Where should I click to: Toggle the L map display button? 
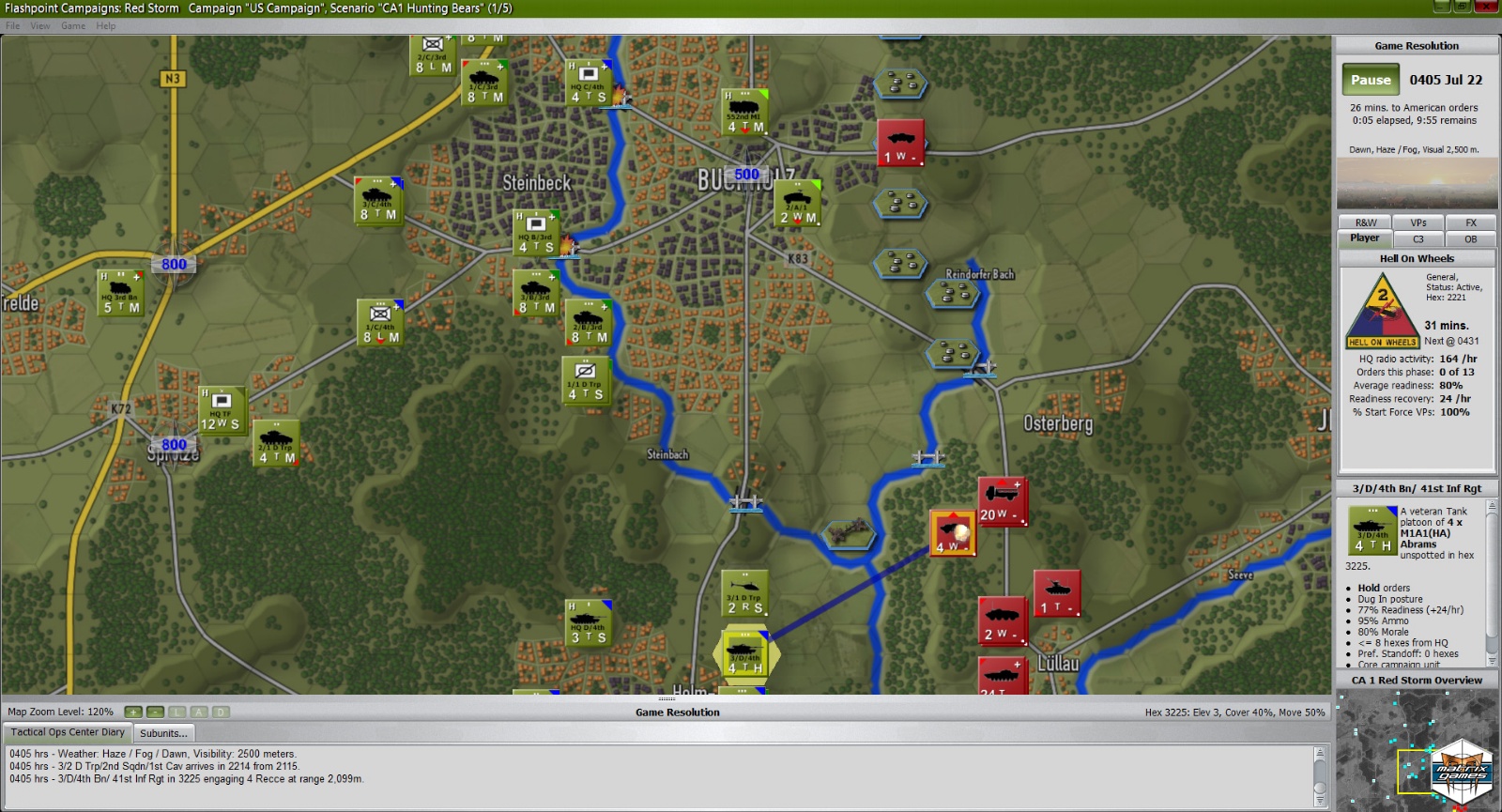176,712
